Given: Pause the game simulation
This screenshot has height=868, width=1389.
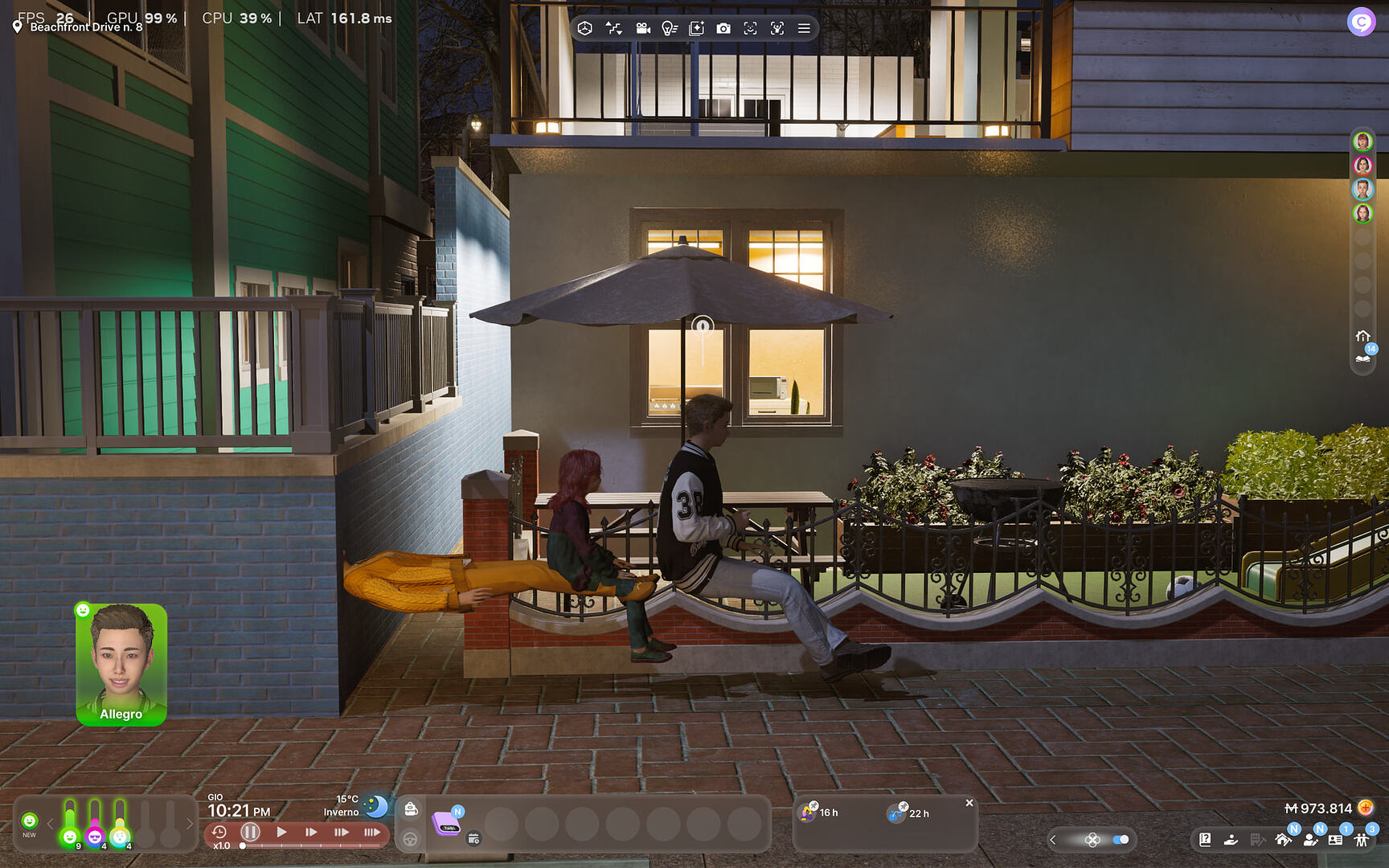Looking at the screenshot, I should (250, 833).
